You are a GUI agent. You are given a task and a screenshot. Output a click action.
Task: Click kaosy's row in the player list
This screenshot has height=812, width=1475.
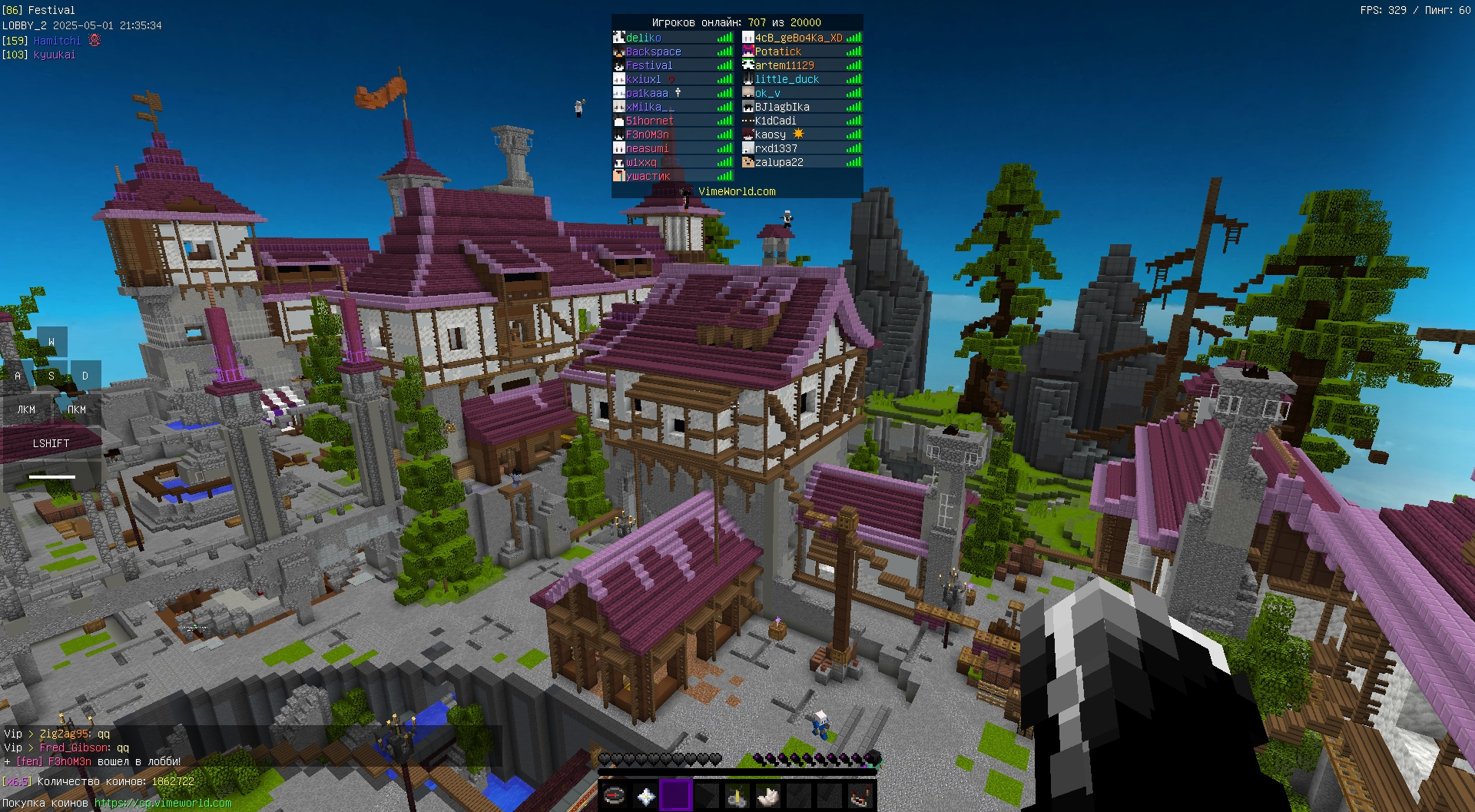click(771, 134)
